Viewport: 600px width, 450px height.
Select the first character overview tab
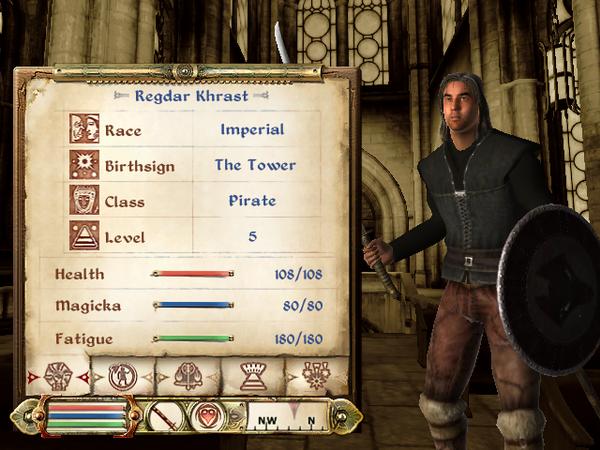(x=58, y=376)
